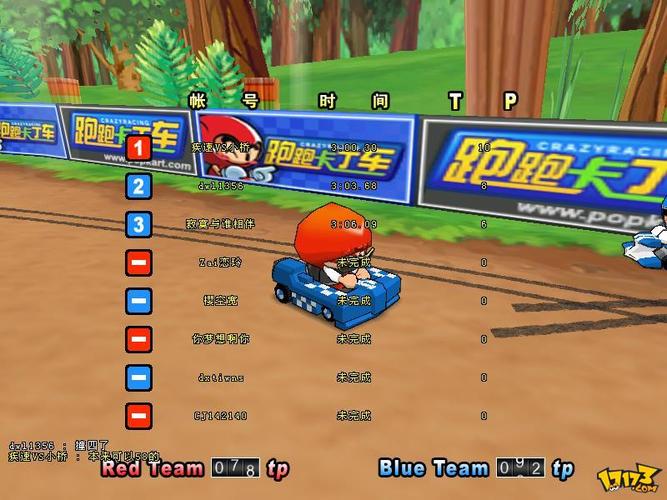Screen dimensions: 667x500
Task: Click the dw11356 chat message line
Action: [60, 444]
